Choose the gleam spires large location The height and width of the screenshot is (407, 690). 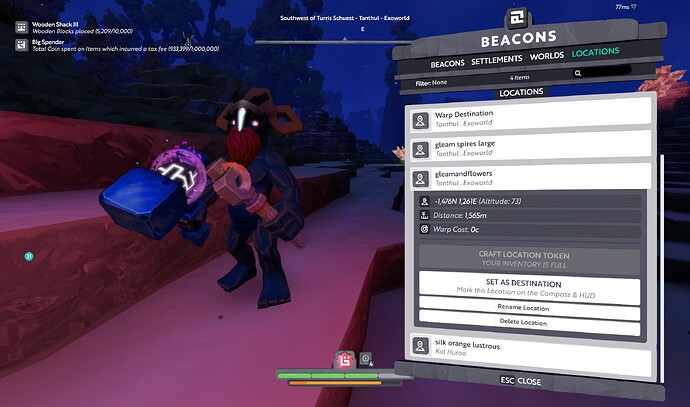[x=528, y=148]
